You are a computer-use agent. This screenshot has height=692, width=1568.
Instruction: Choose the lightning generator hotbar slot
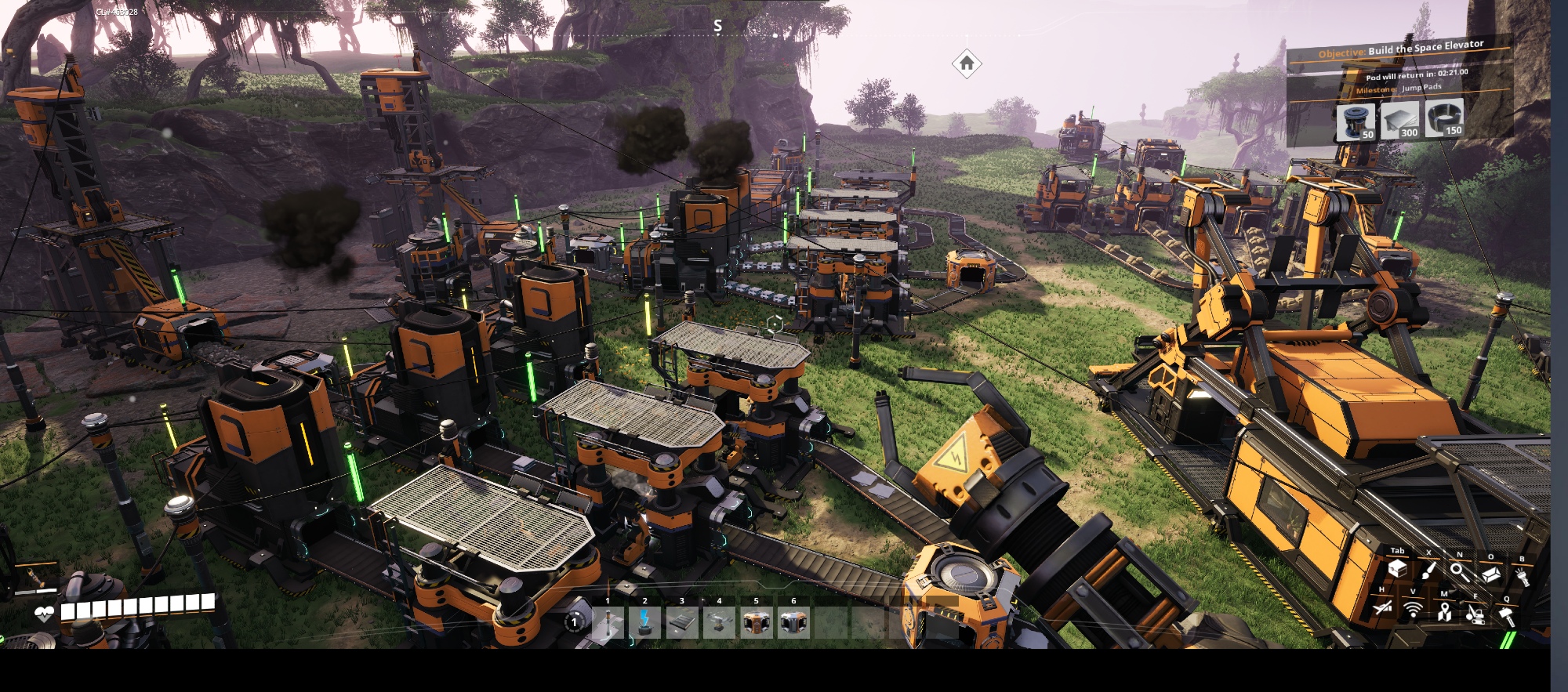(x=644, y=625)
